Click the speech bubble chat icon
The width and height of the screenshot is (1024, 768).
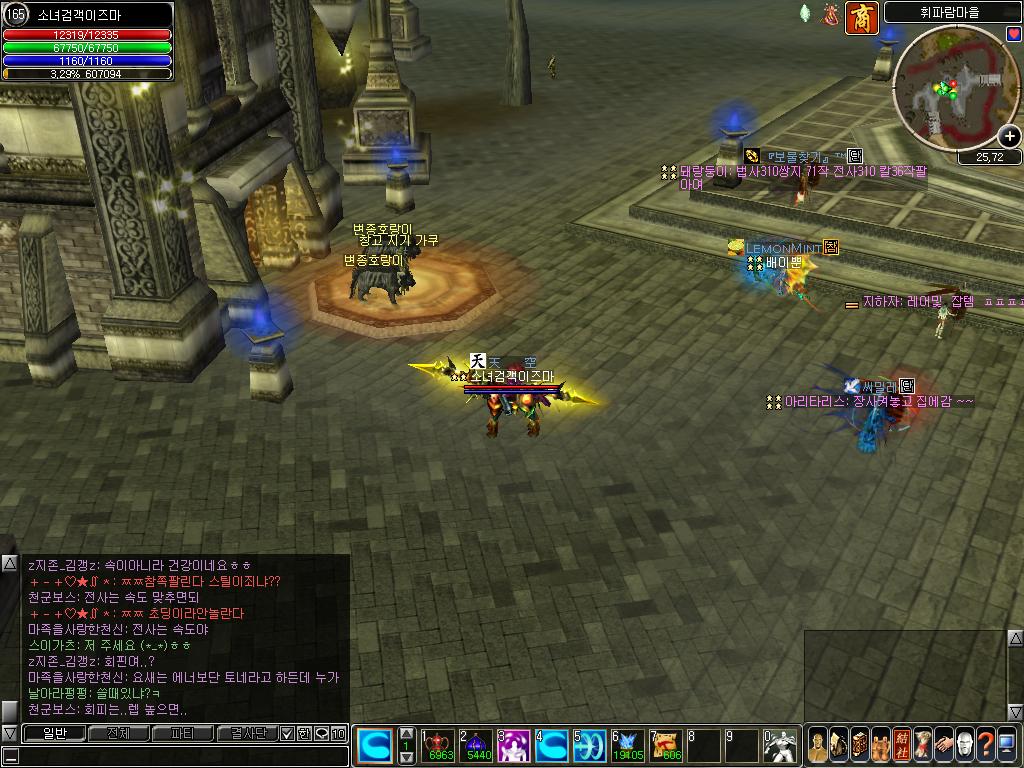pos(322,733)
